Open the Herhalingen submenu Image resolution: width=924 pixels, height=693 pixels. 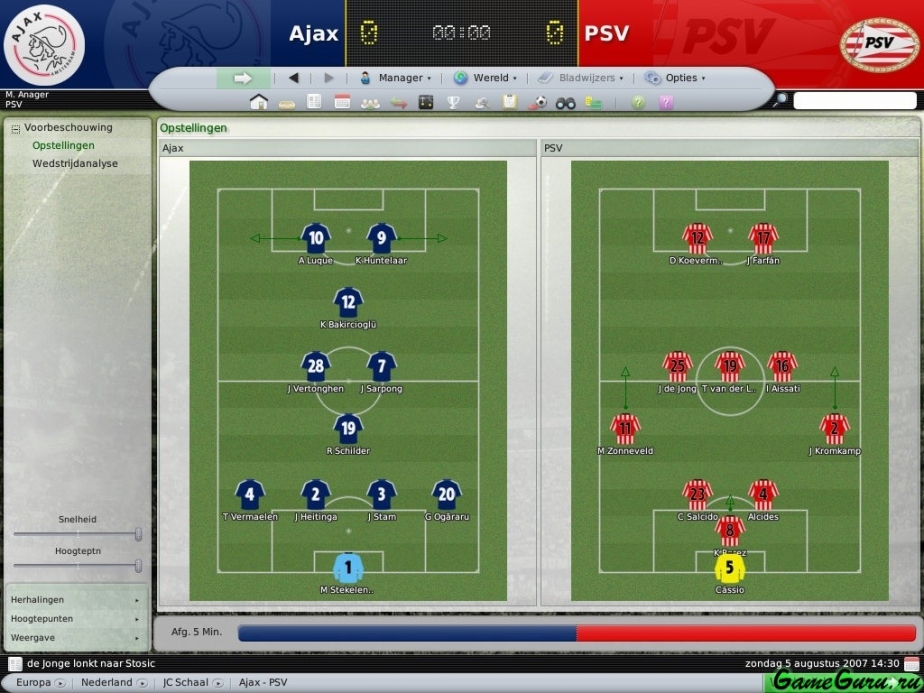(x=75, y=600)
